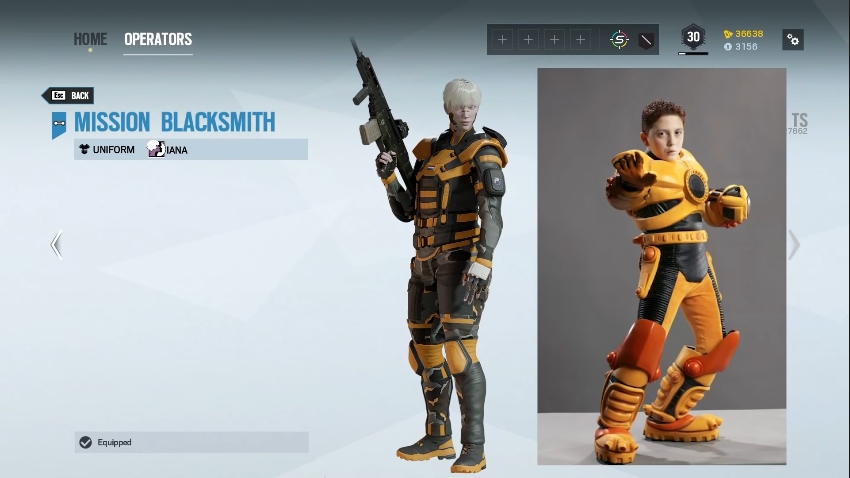Select the boy in yellow armor thumbnail
850x478 pixels.
click(661, 266)
